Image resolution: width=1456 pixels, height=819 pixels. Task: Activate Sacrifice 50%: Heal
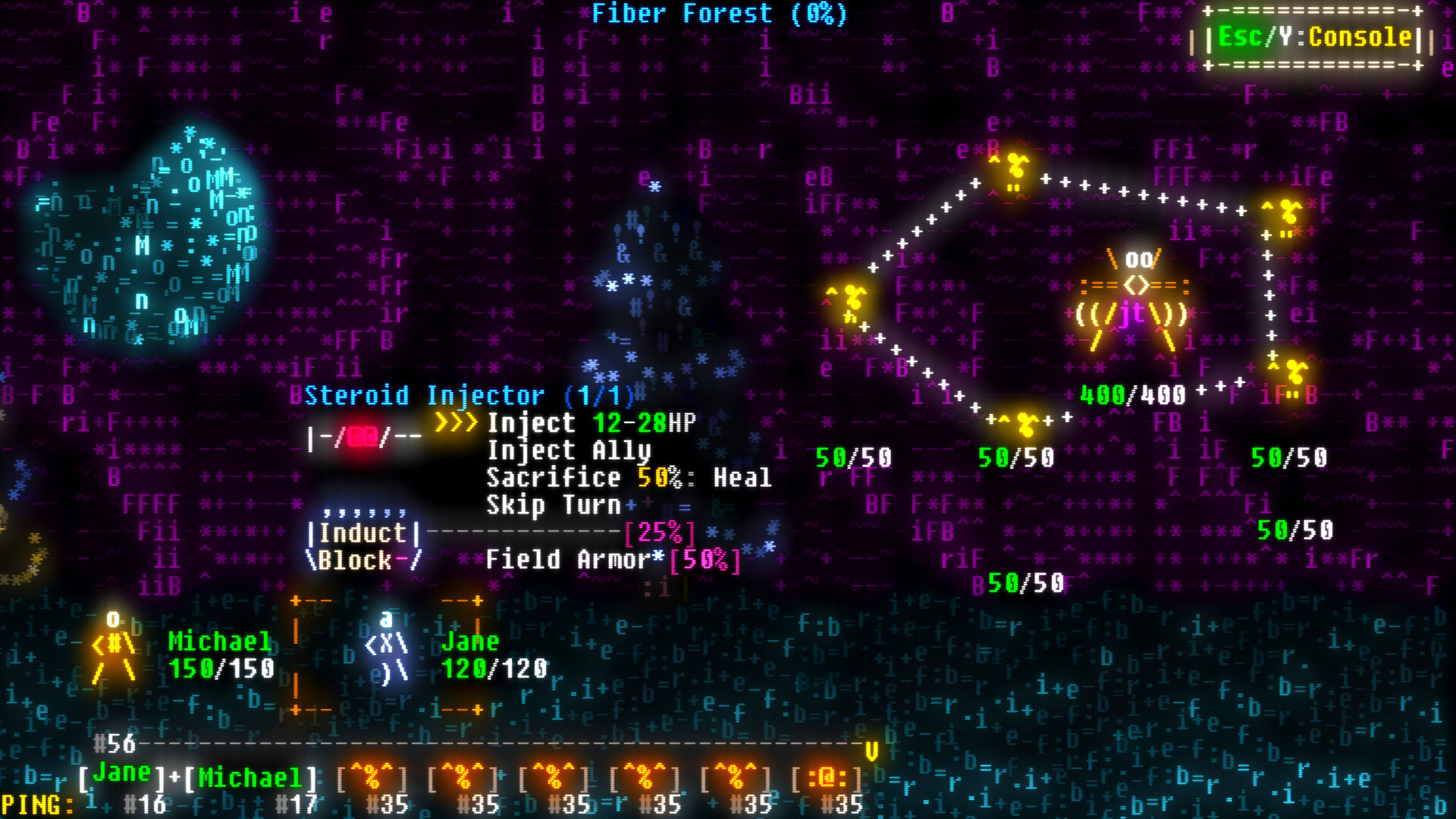point(629,477)
